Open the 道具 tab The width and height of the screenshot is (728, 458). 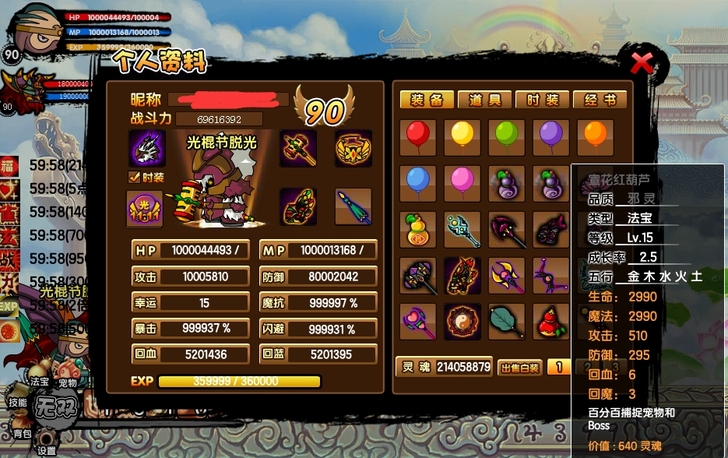click(485, 100)
